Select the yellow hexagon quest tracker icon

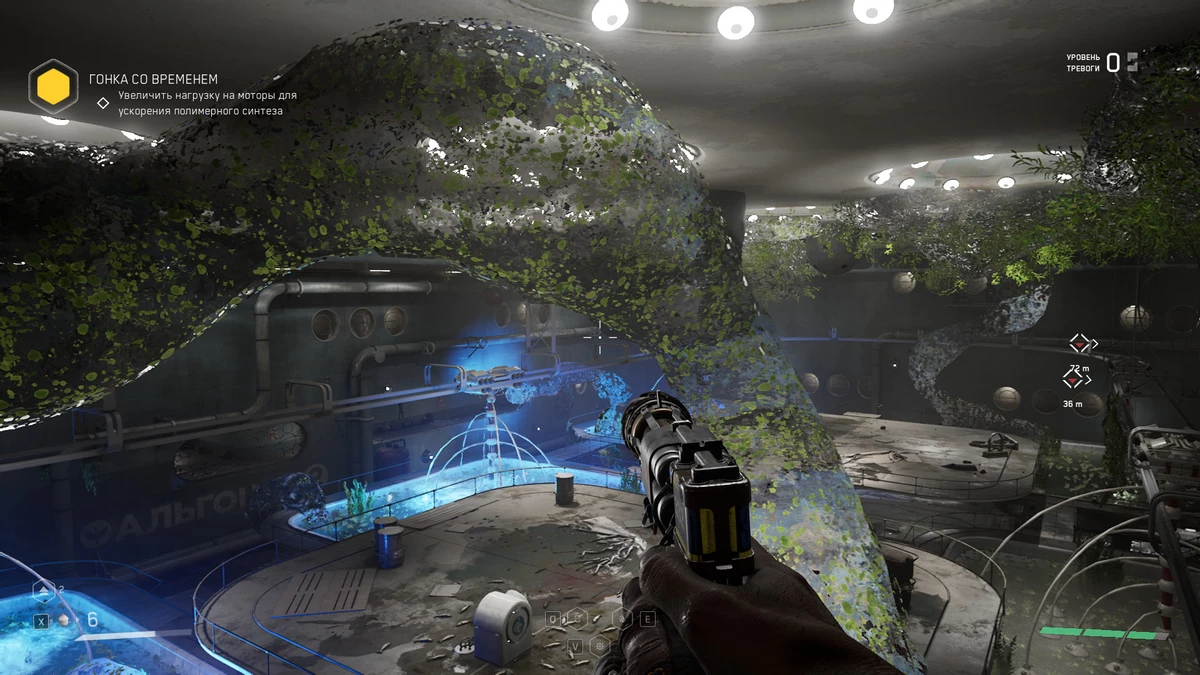click(x=53, y=88)
